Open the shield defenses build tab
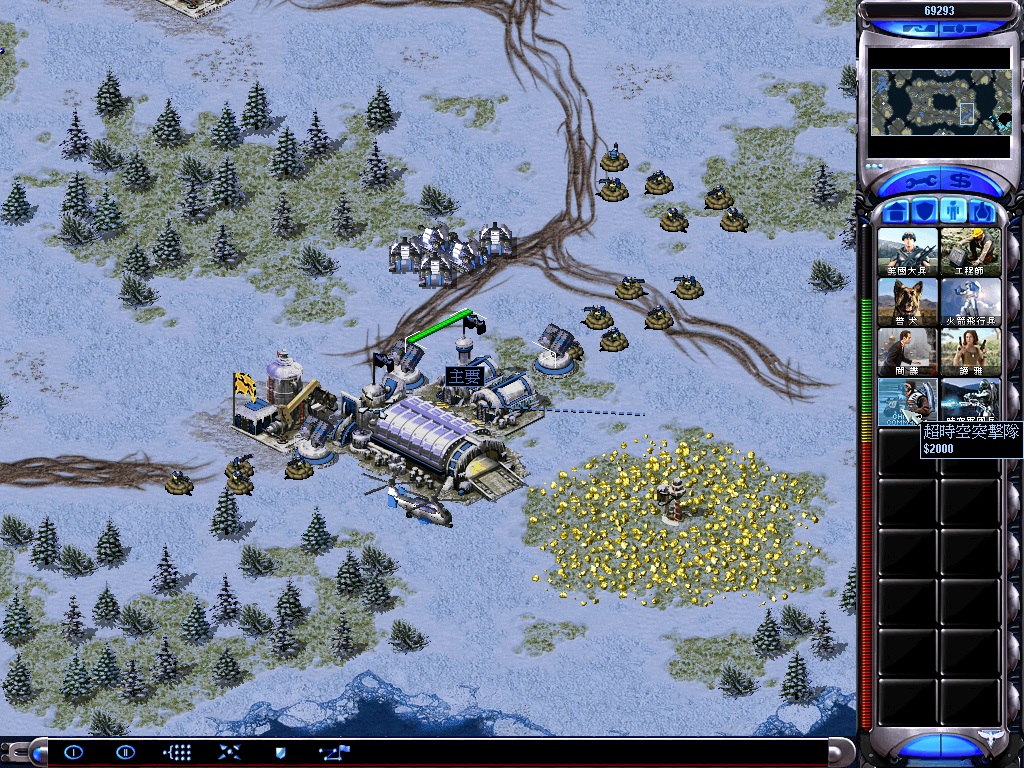The width and height of the screenshot is (1024, 768). tap(926, 212)
